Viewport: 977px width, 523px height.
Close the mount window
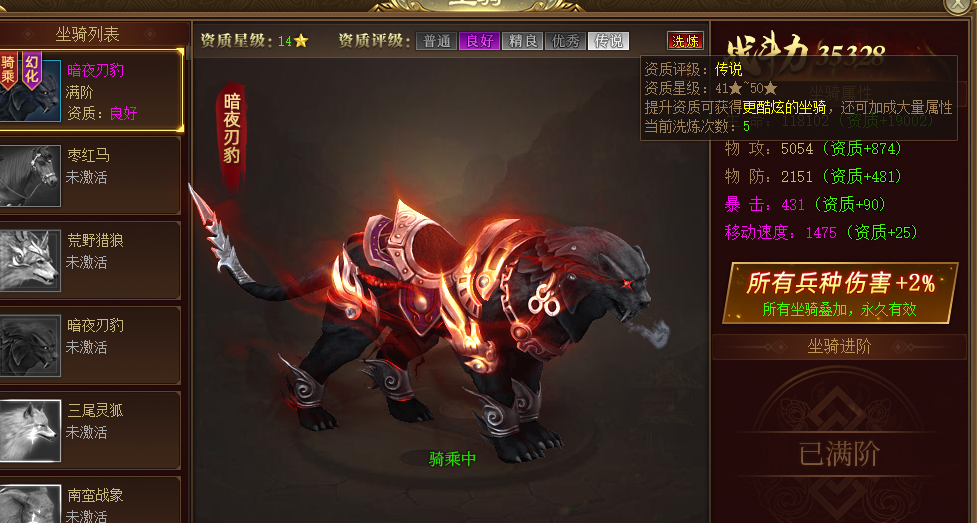point(959,5)
